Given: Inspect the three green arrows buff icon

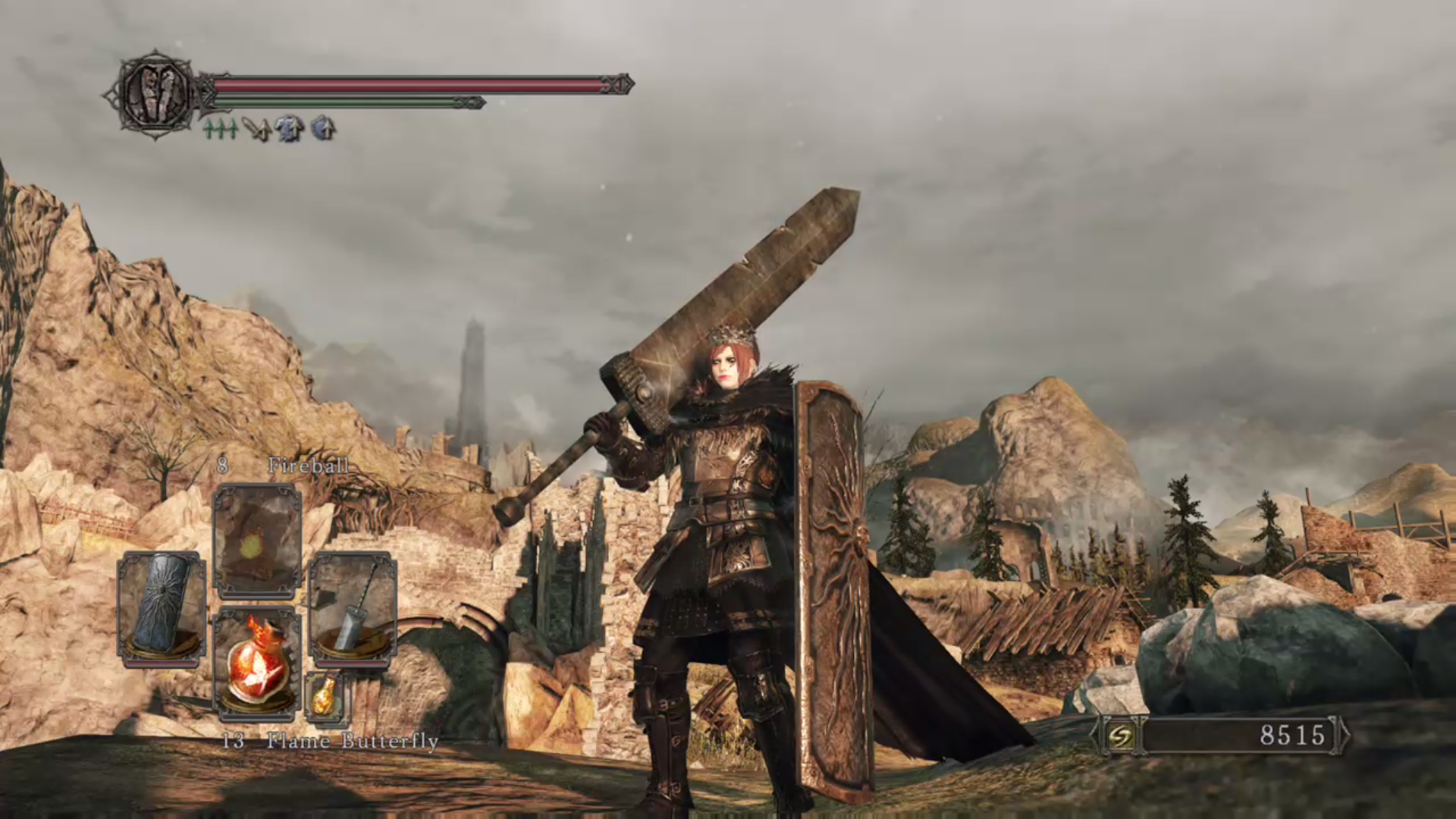Looking at the screenshot, I should (221, 130).
